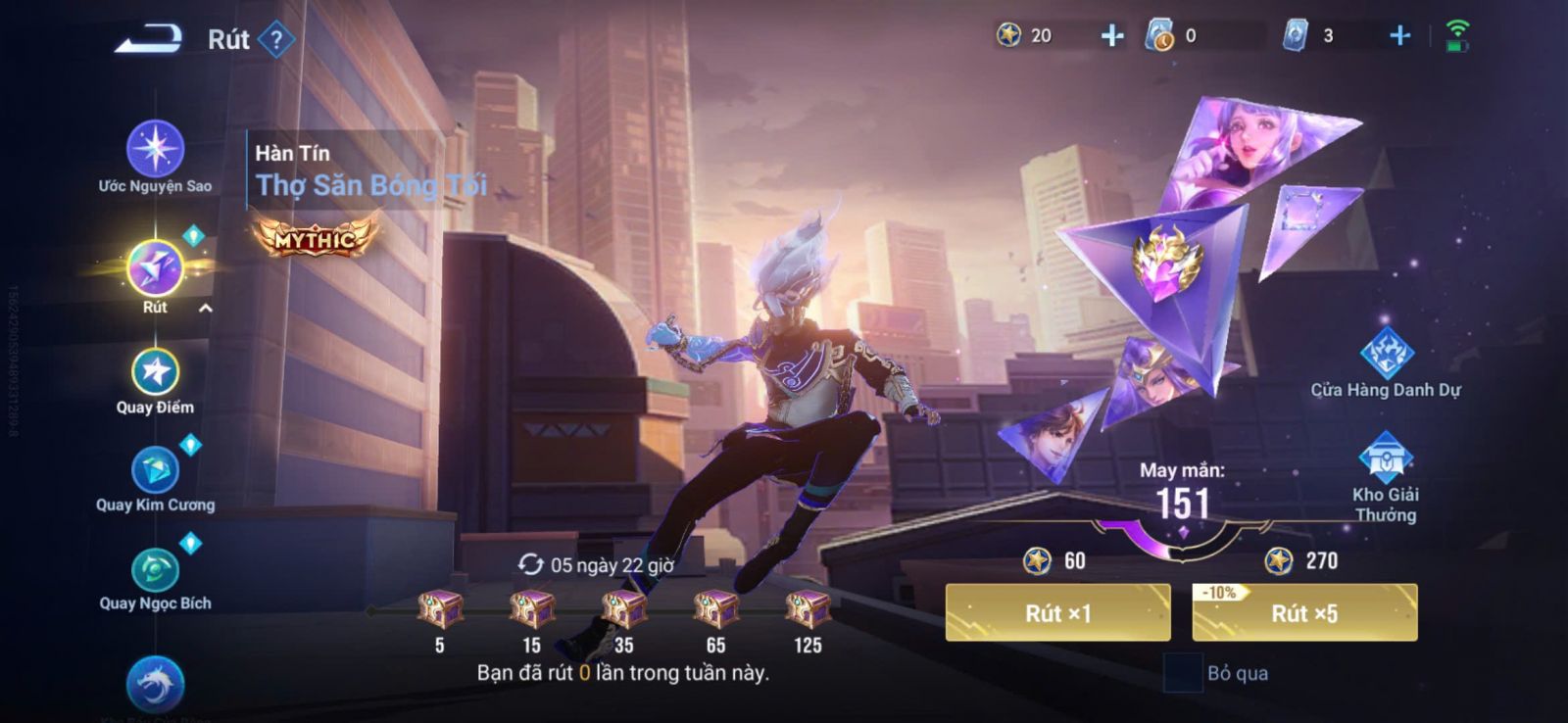Draw five times with Rút ×5
Viewport: 1568px width, 723px height.
pos(1304,613)
